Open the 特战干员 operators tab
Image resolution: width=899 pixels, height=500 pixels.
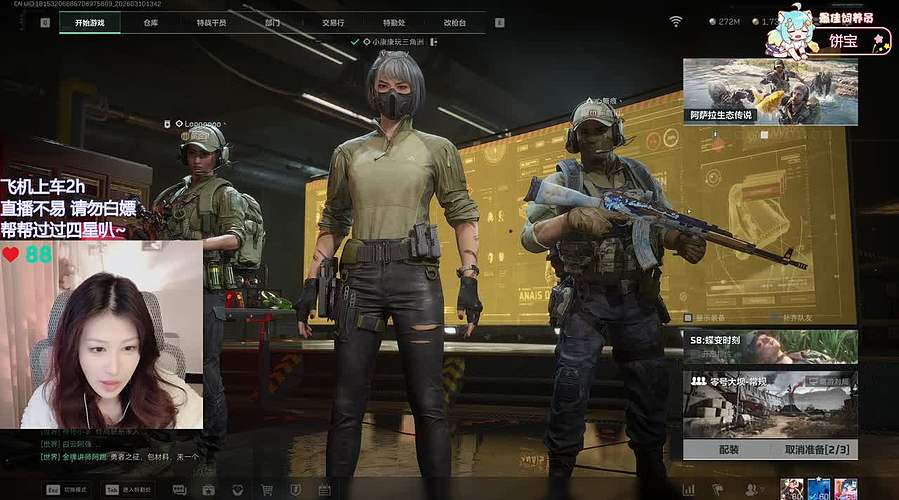tap(212, 21)
